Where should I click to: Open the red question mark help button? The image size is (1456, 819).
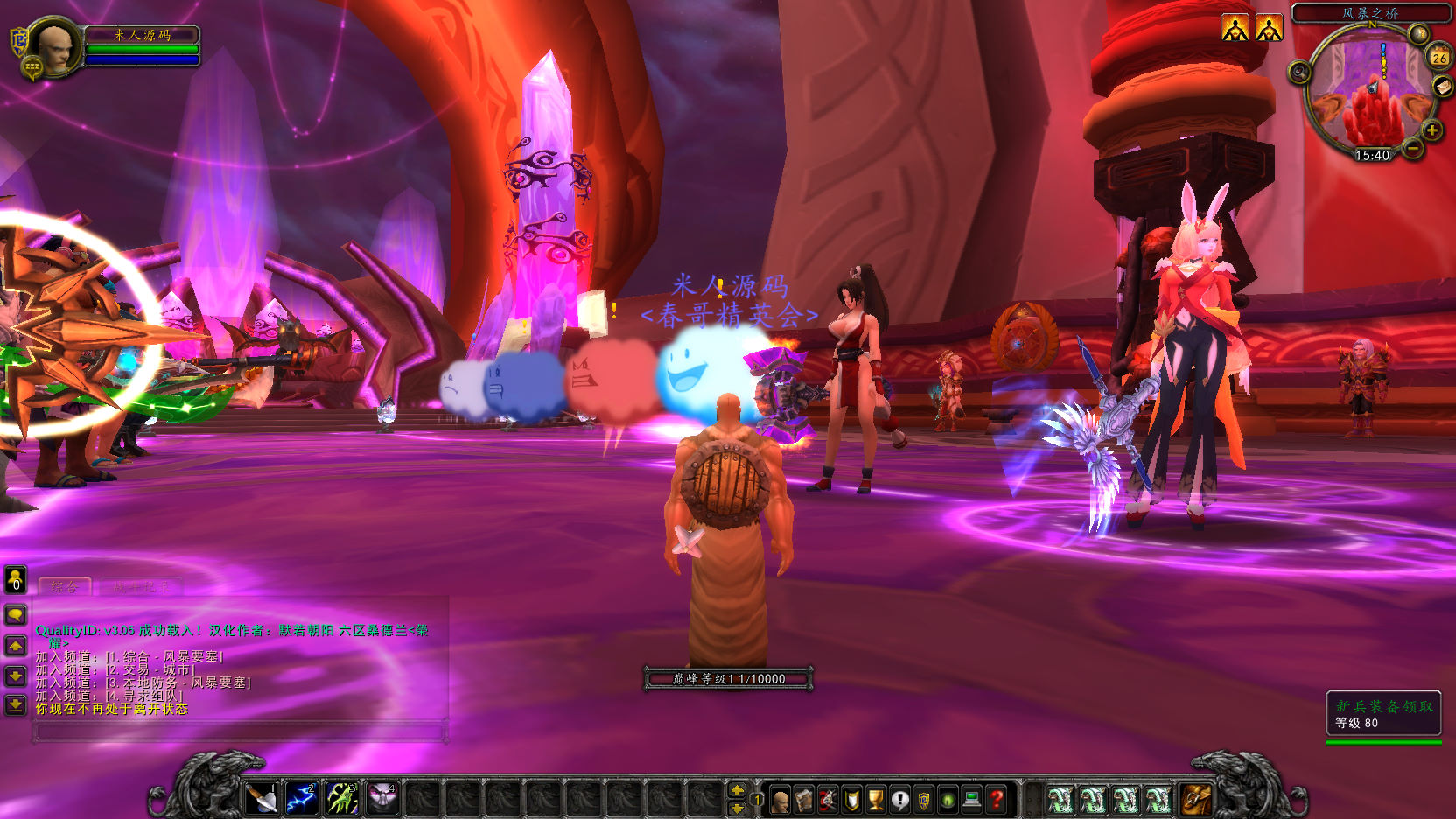(996, 800)
